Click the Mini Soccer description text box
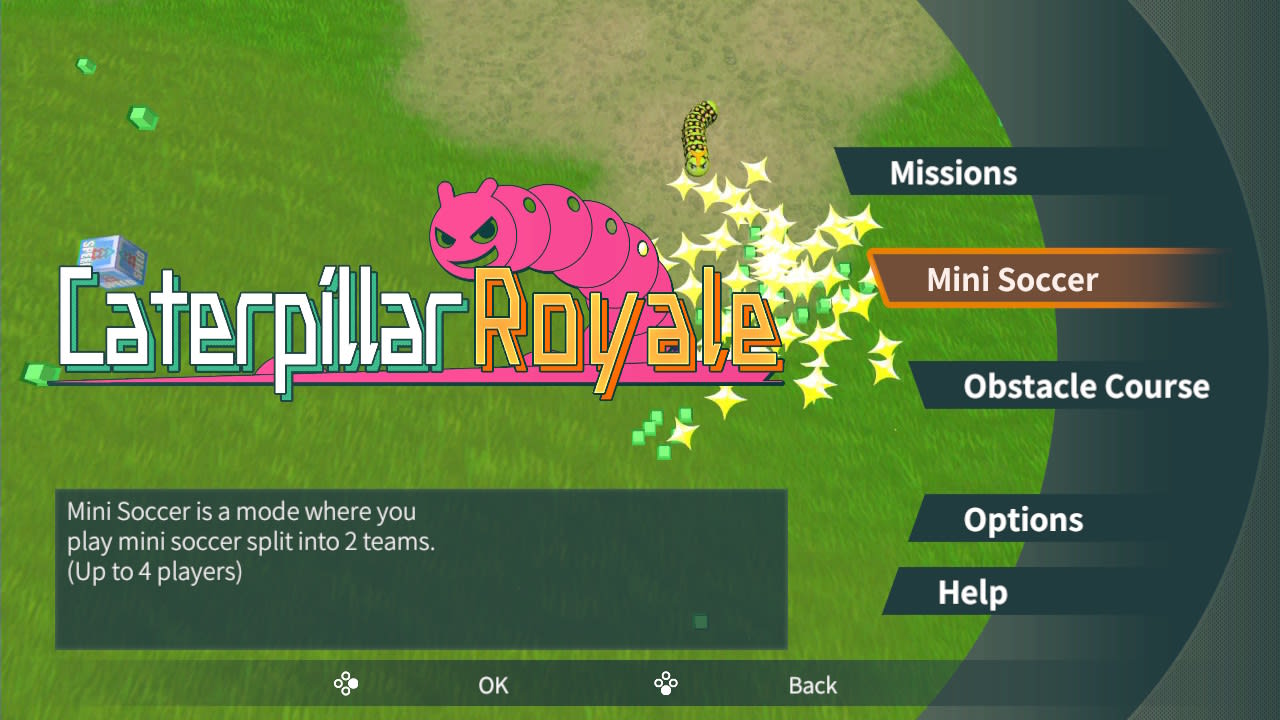 point(420,565)
